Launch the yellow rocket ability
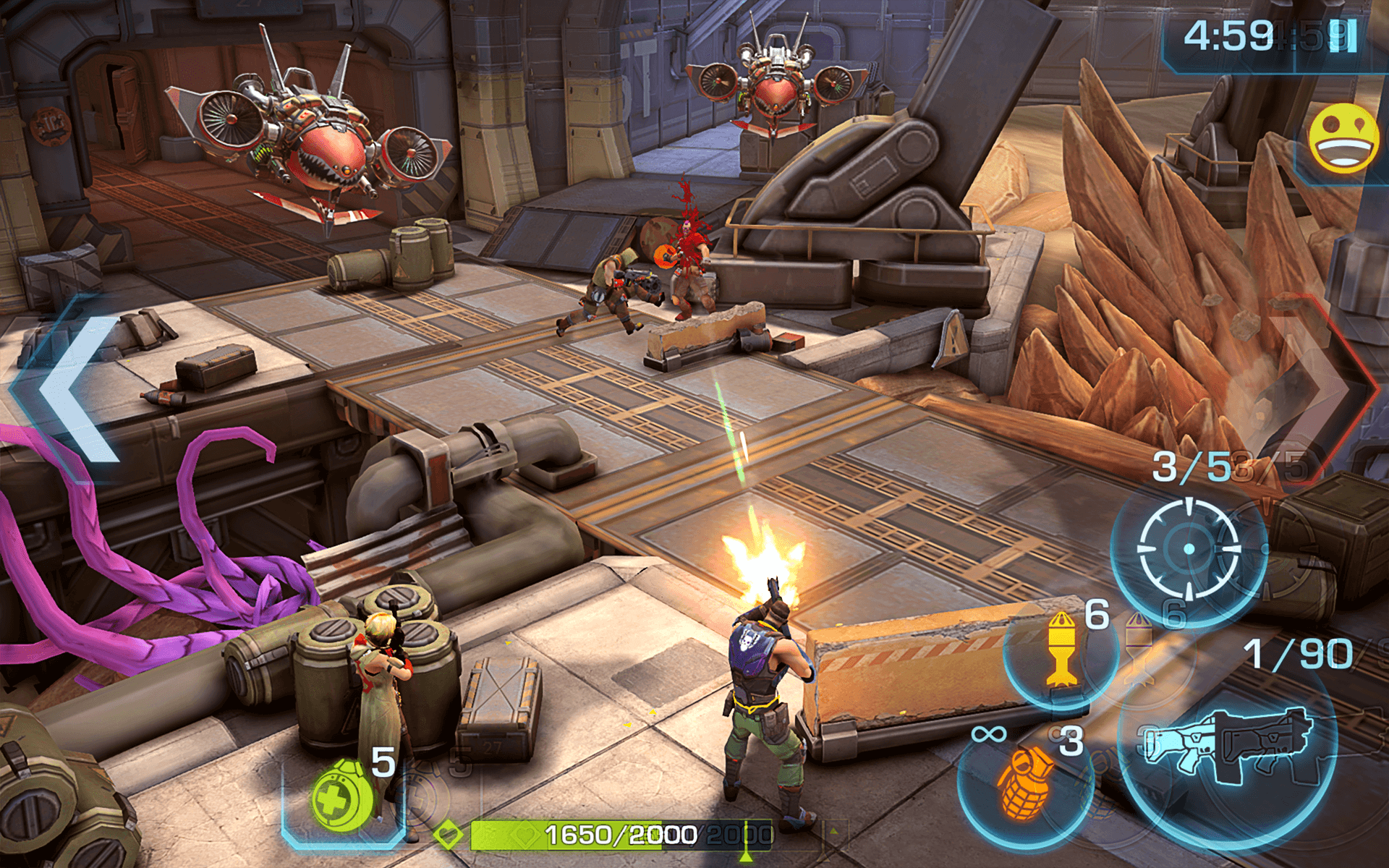This screenshot has width=1389, height=868. click(1061, 651)
